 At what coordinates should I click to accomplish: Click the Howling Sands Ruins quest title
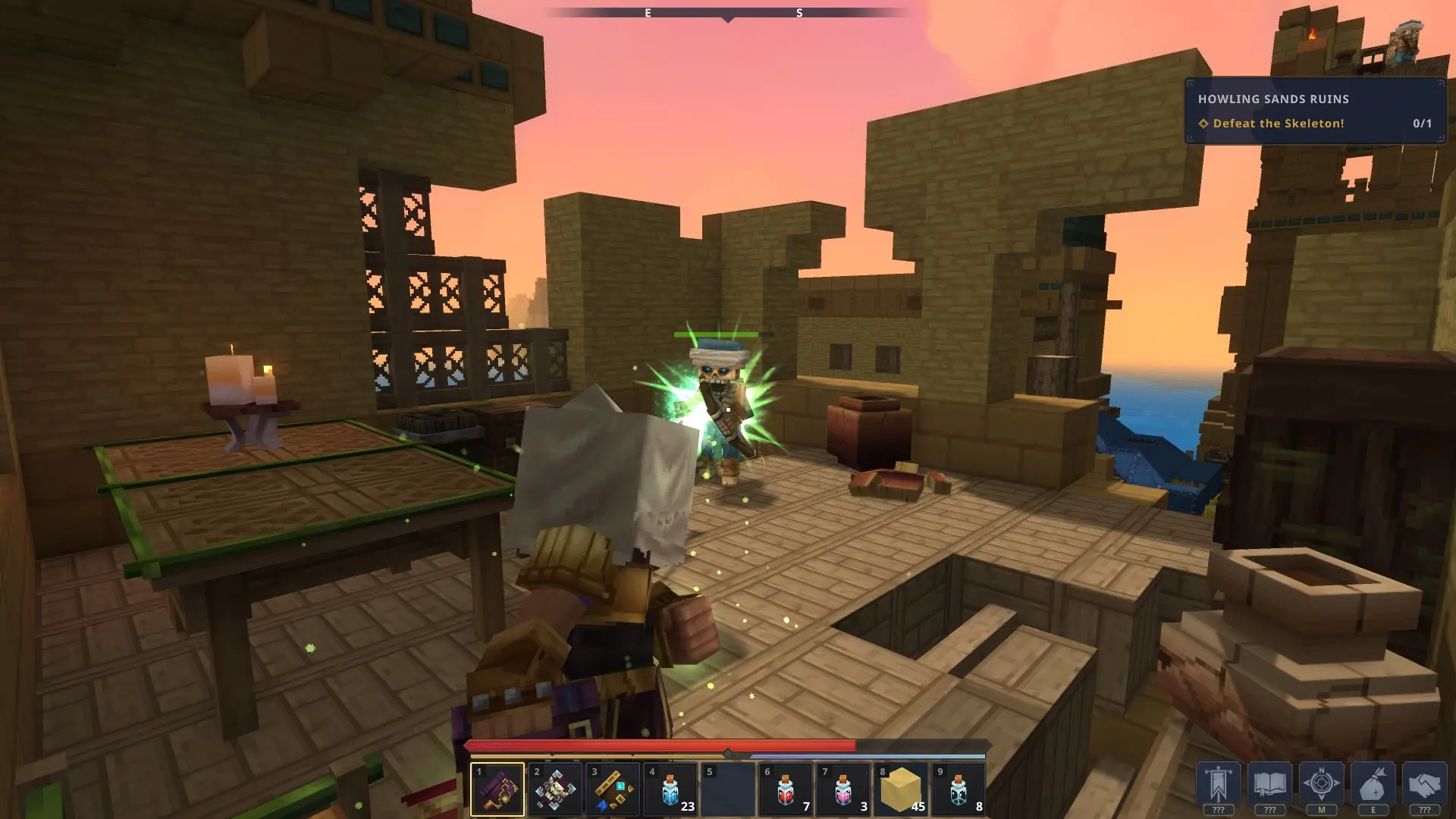click(1274, 99)
